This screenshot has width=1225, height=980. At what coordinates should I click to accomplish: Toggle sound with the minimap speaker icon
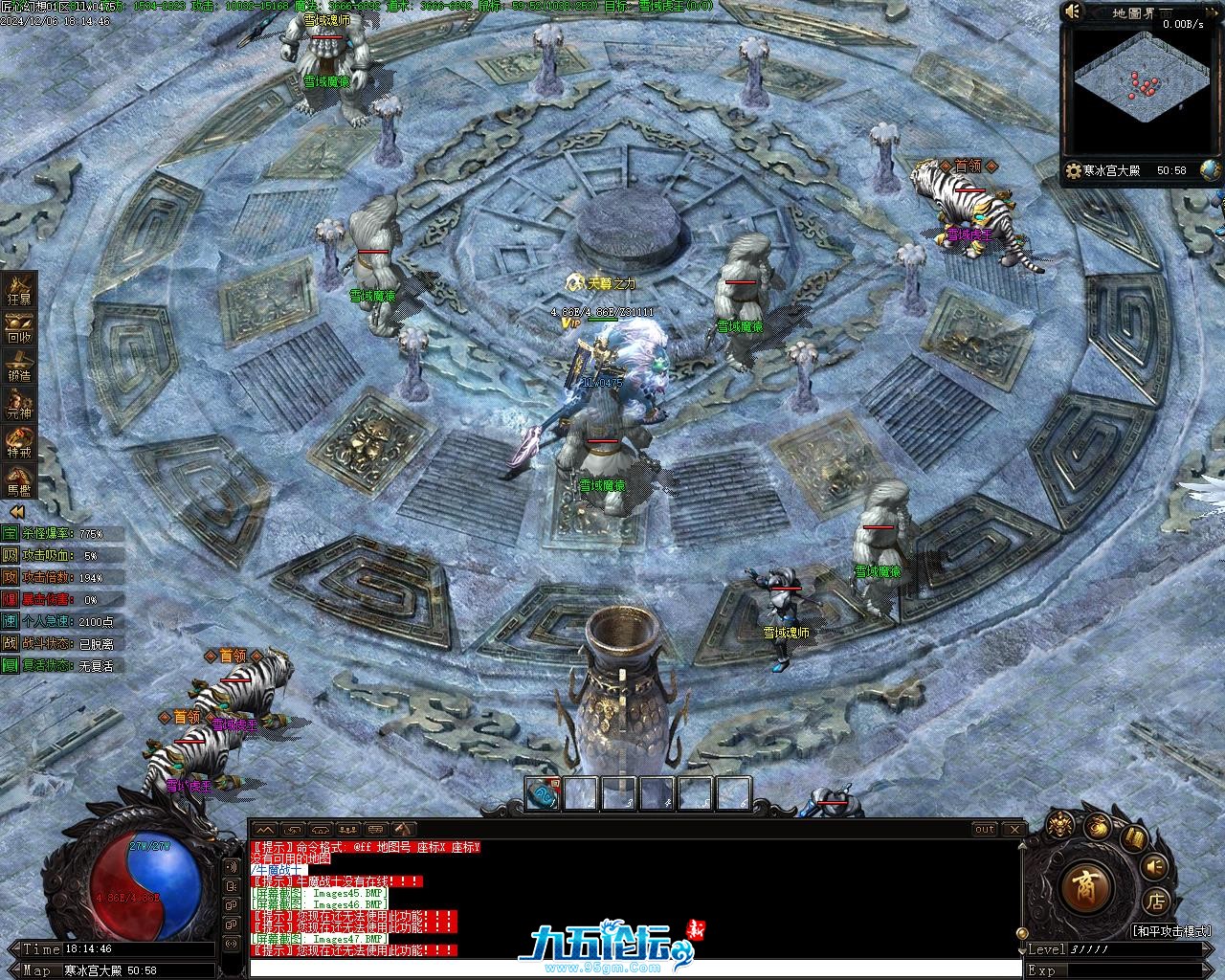(1073, 11)
